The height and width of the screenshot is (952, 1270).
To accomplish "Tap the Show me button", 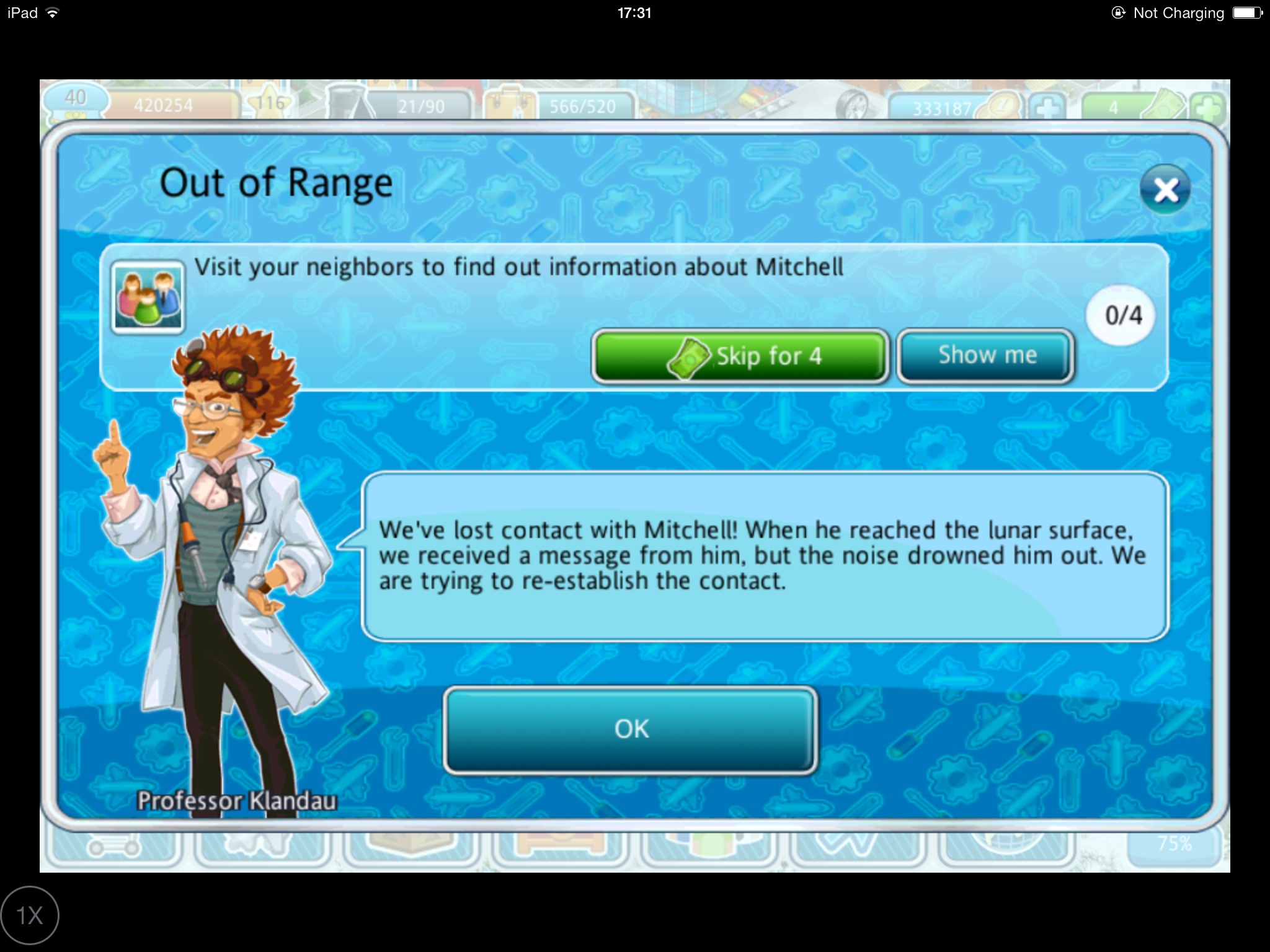I will tap(985, 356).
